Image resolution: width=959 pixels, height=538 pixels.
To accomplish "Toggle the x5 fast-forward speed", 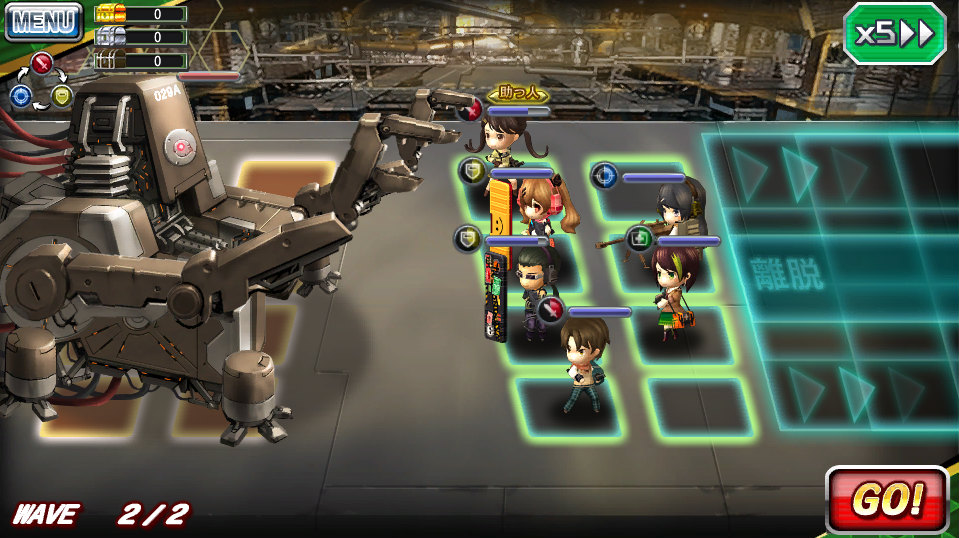I will click(x=894, y=33).
